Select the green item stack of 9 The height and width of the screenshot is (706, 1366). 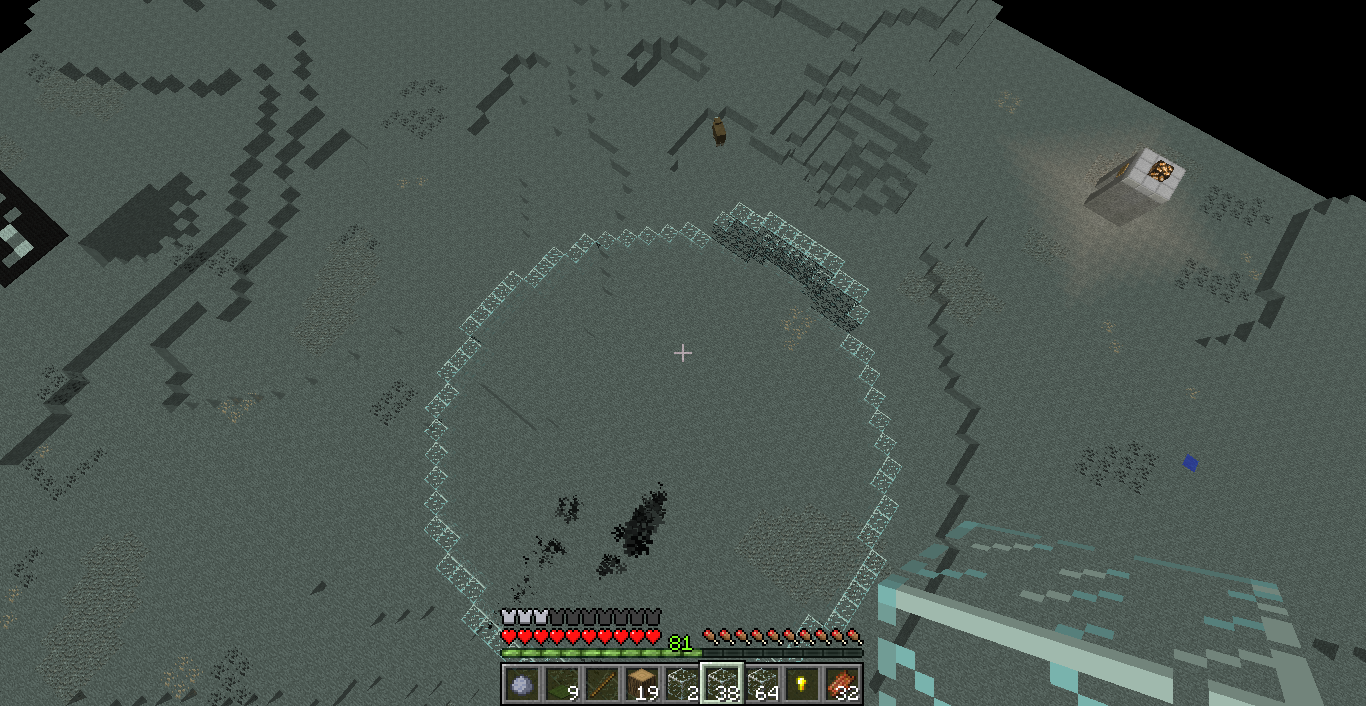point(561,685)
